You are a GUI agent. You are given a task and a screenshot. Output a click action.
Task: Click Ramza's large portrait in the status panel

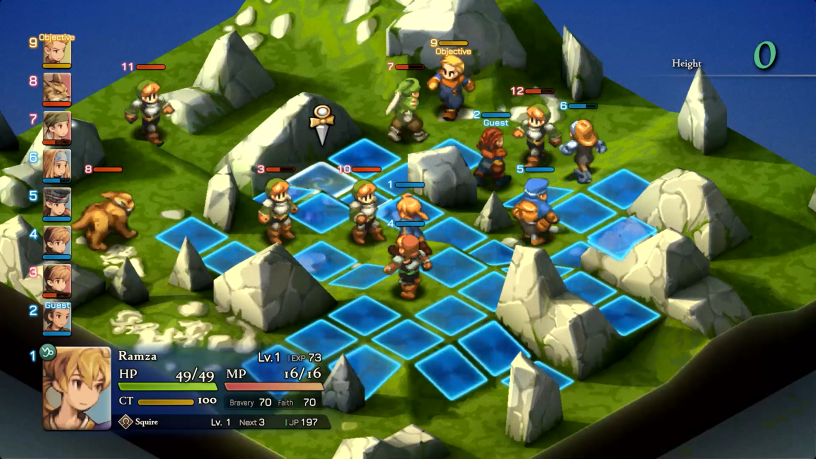[x=77, y=388]
